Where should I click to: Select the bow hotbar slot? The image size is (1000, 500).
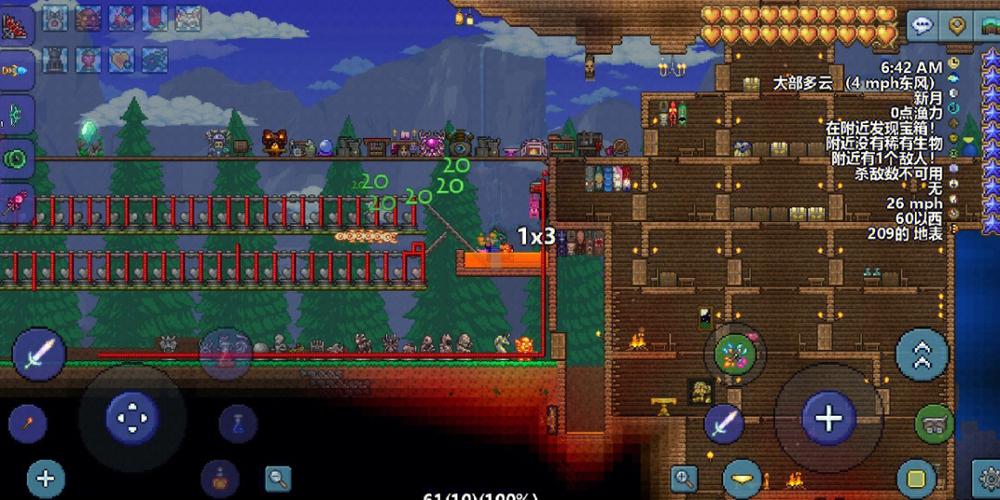[x=16, y=113]
